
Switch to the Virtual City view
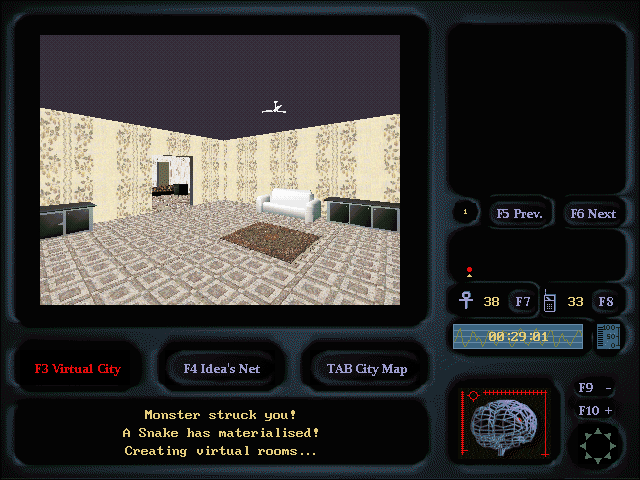pos(78,368)
